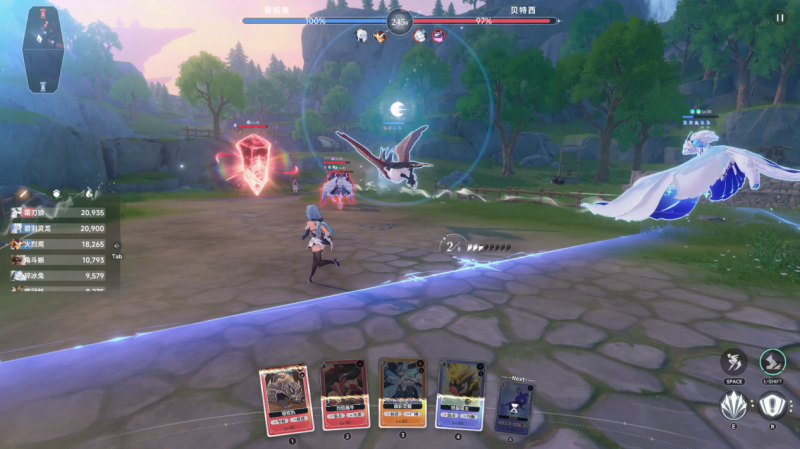The width and height of the screenshot is (800, 449).
Task: Choose the orange-framed blue-haired character card
Action: pyautogui.click(x=402, y=393)
